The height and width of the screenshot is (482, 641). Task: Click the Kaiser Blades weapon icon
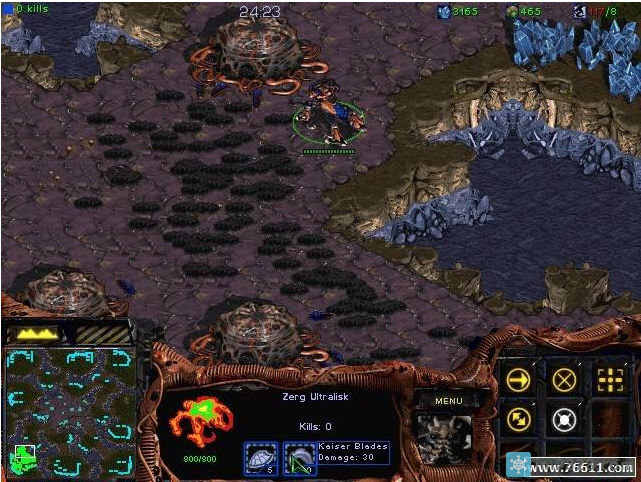(x=299, y=457)
